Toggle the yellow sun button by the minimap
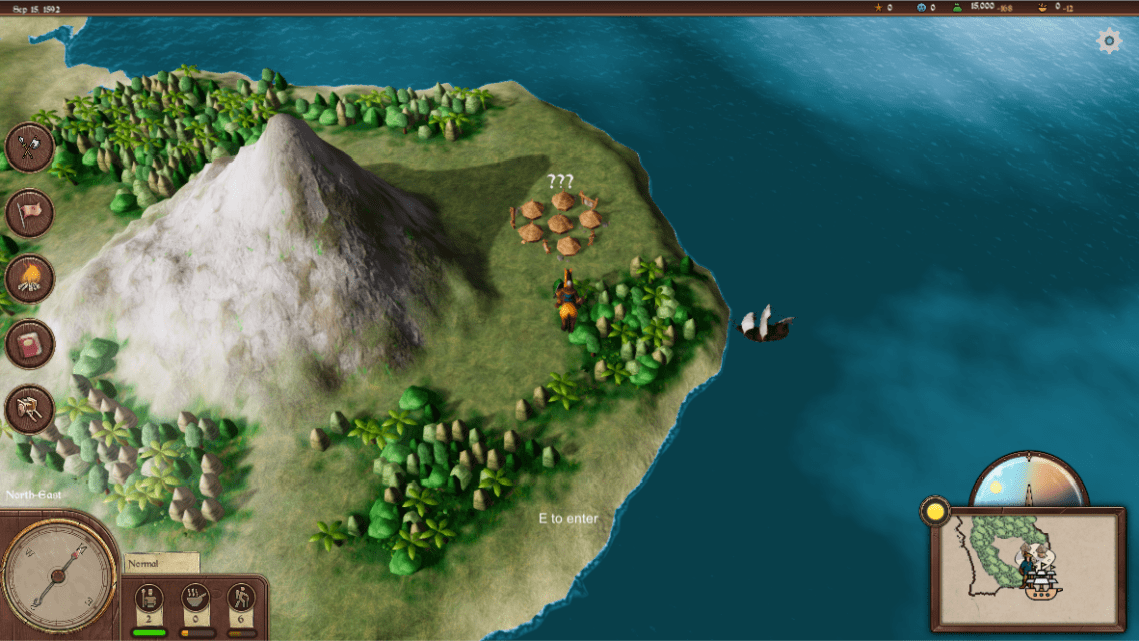The image size is (1139, 641). tap(935, 511)
